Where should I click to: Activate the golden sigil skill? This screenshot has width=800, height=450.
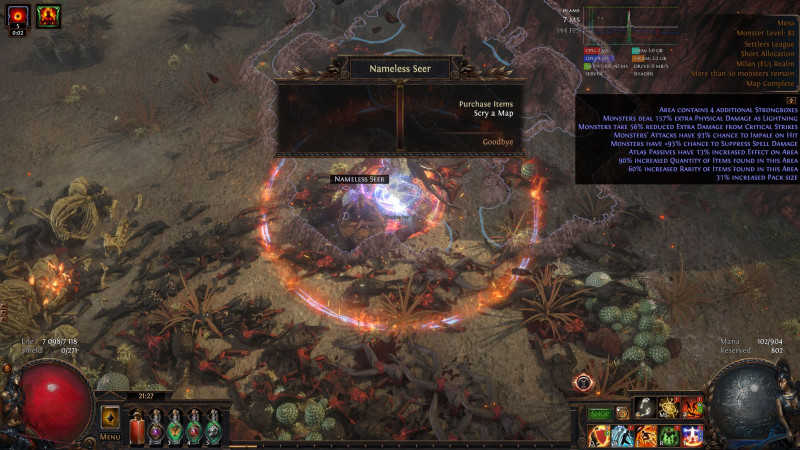click(x=669, y=407)
